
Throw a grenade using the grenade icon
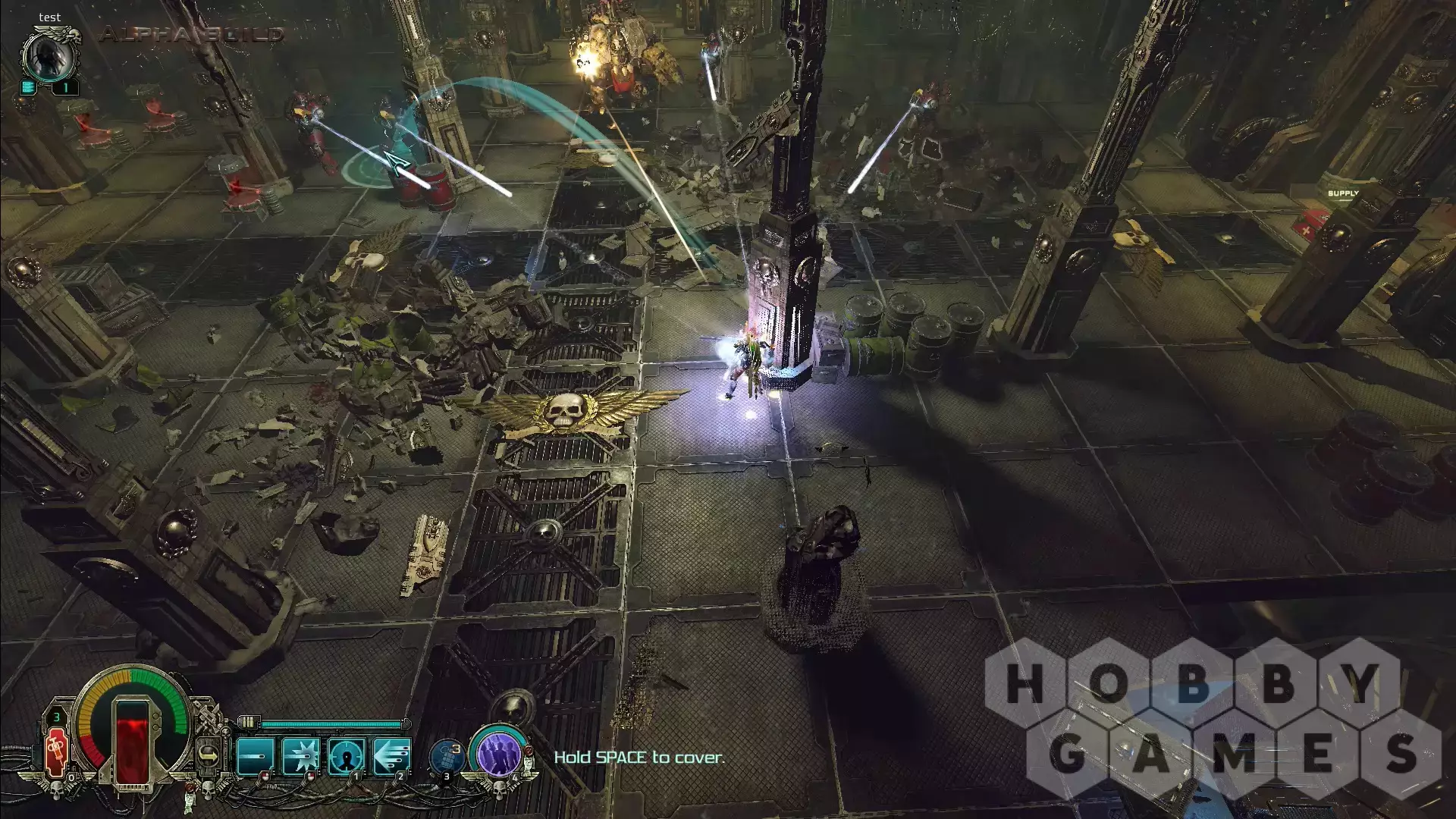click(447, 756)
